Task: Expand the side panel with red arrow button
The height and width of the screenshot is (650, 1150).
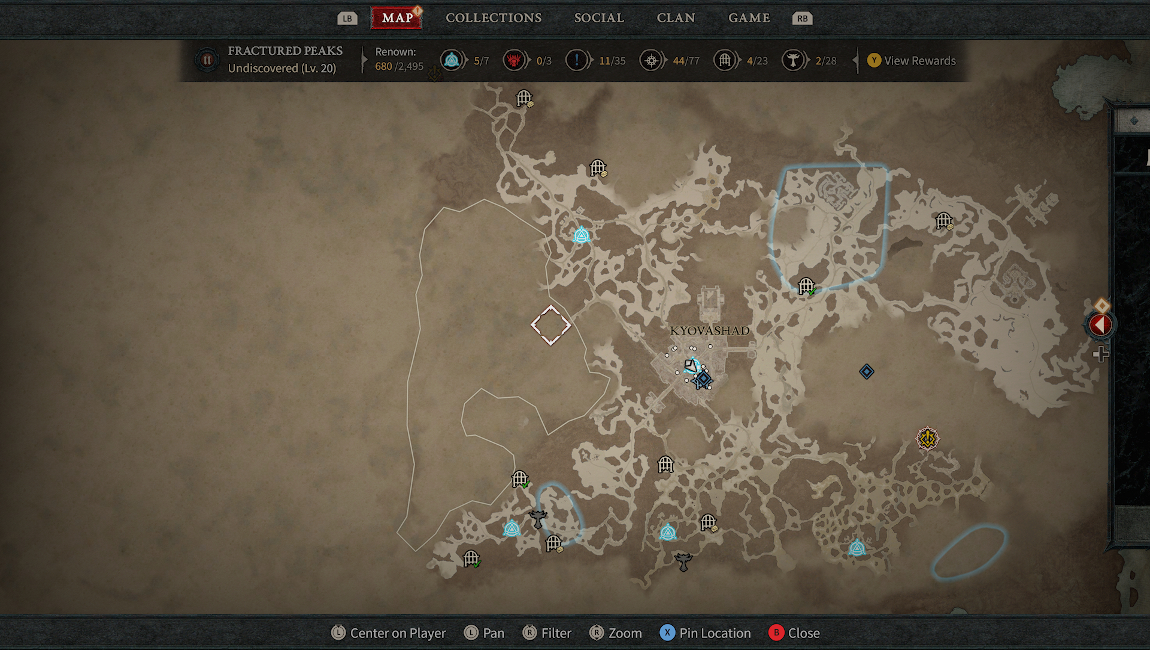Action: click(x=1100, y=325)
